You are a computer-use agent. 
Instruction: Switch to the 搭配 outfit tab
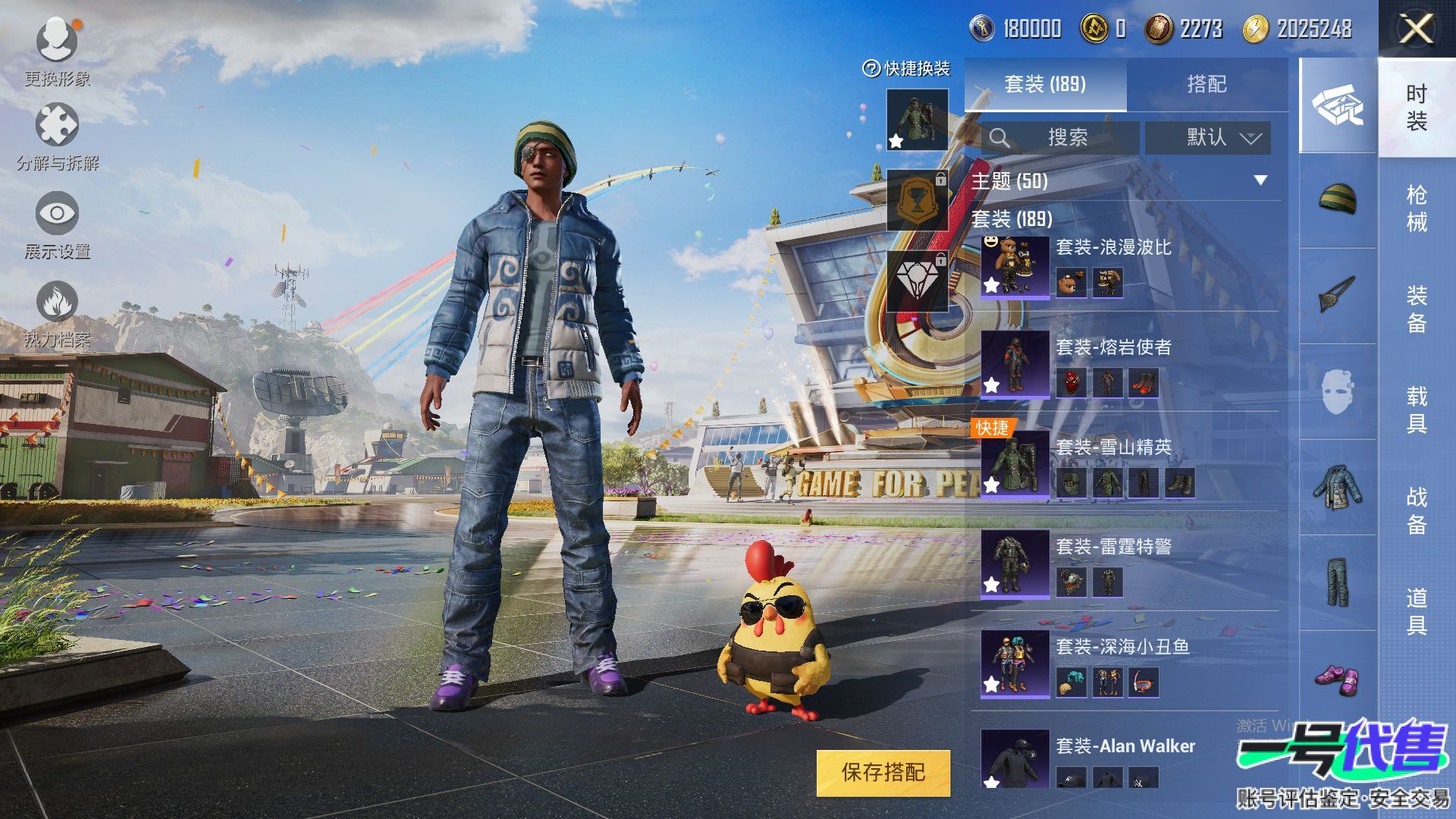pyautogui.click(x=1206, y=84)
